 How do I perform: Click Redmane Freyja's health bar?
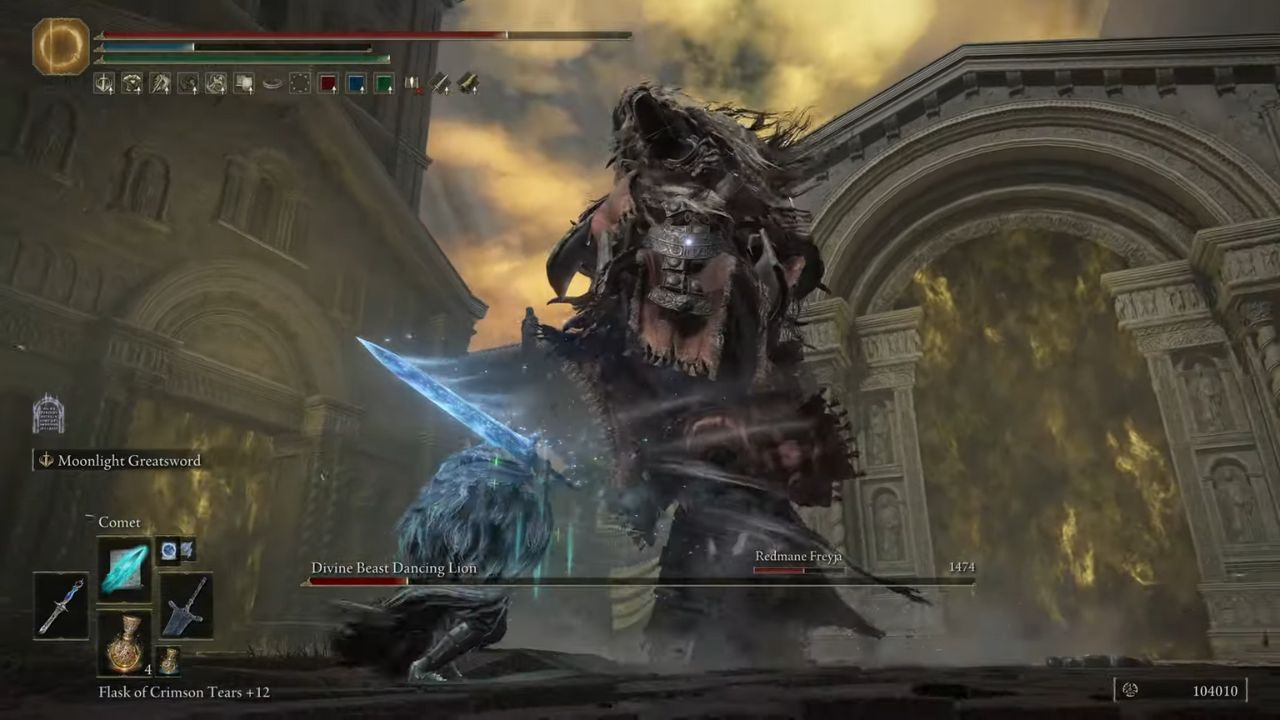click(x=797, y=570)
